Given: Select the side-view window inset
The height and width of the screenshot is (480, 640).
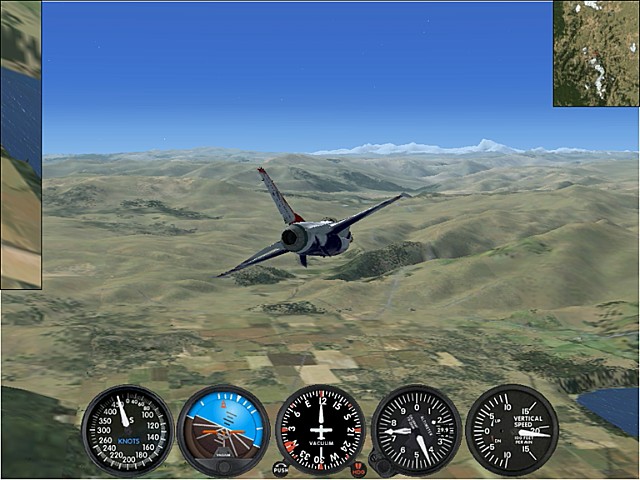Looking at the screenshot, I should (20, 145).
